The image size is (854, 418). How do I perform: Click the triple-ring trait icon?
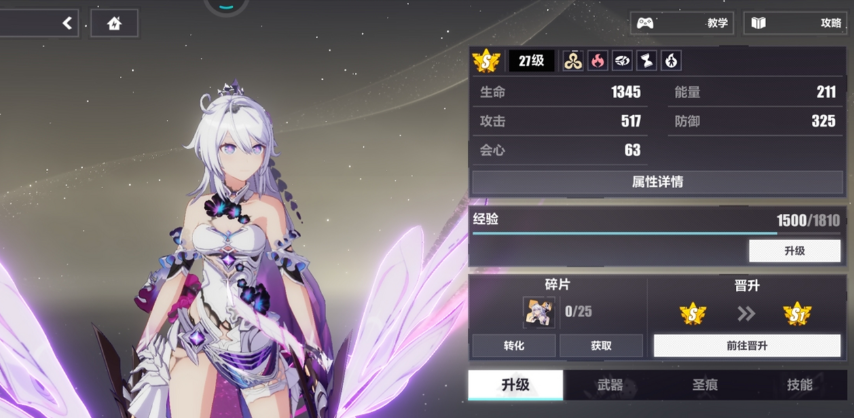573,61
